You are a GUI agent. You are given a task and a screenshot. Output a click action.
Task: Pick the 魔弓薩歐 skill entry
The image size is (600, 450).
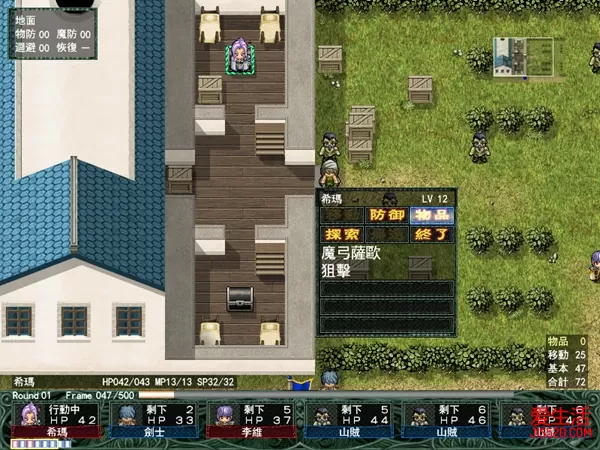pos(355,254)
